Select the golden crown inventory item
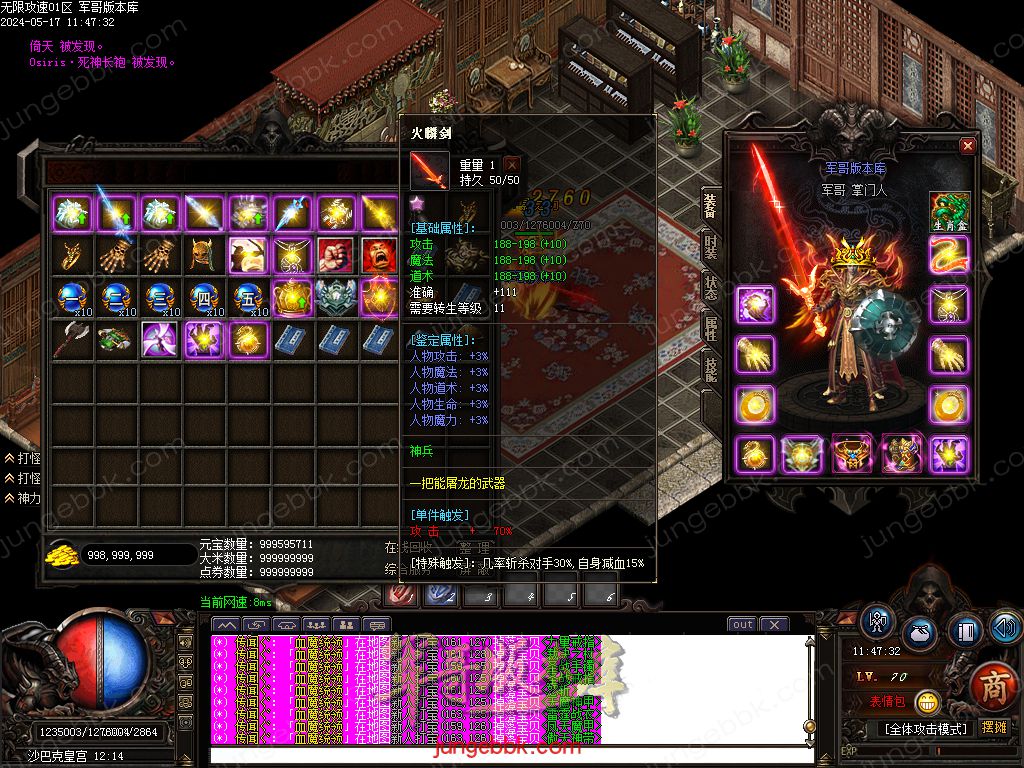The image size is (1024, 768). [290, 297]
